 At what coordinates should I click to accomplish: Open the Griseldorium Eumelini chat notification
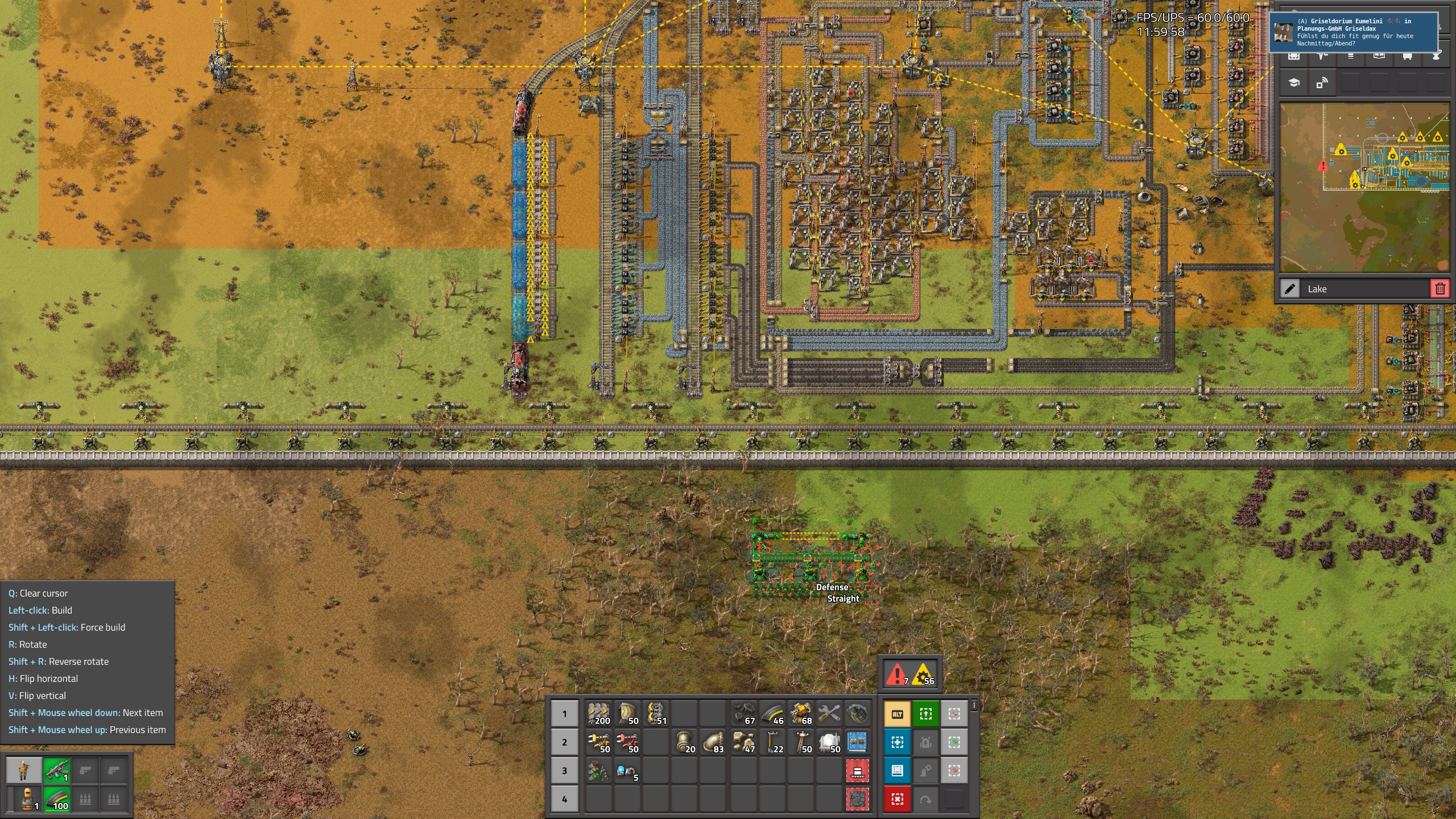point(1354,32)
